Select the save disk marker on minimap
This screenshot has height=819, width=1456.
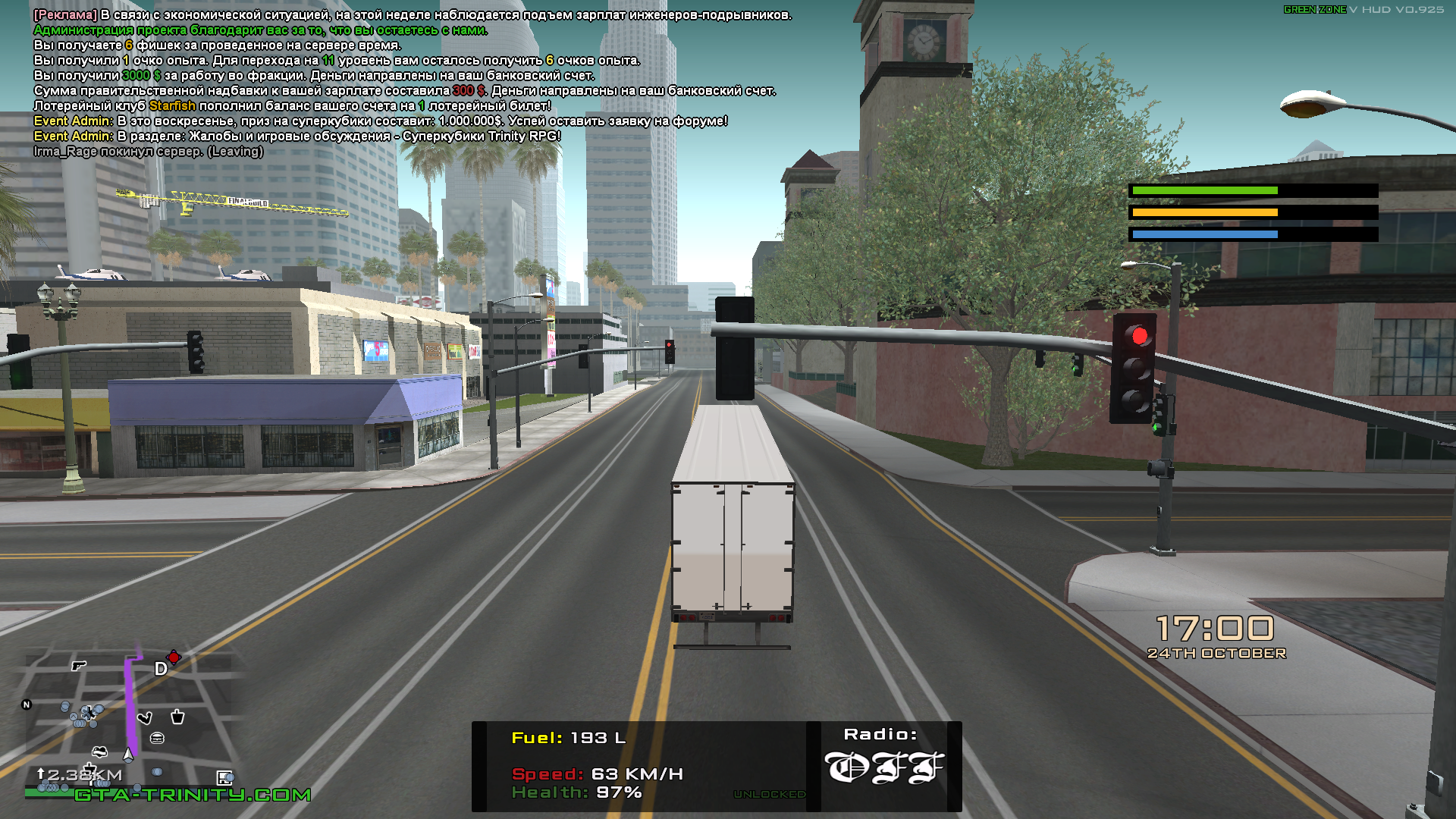[224, 777]
